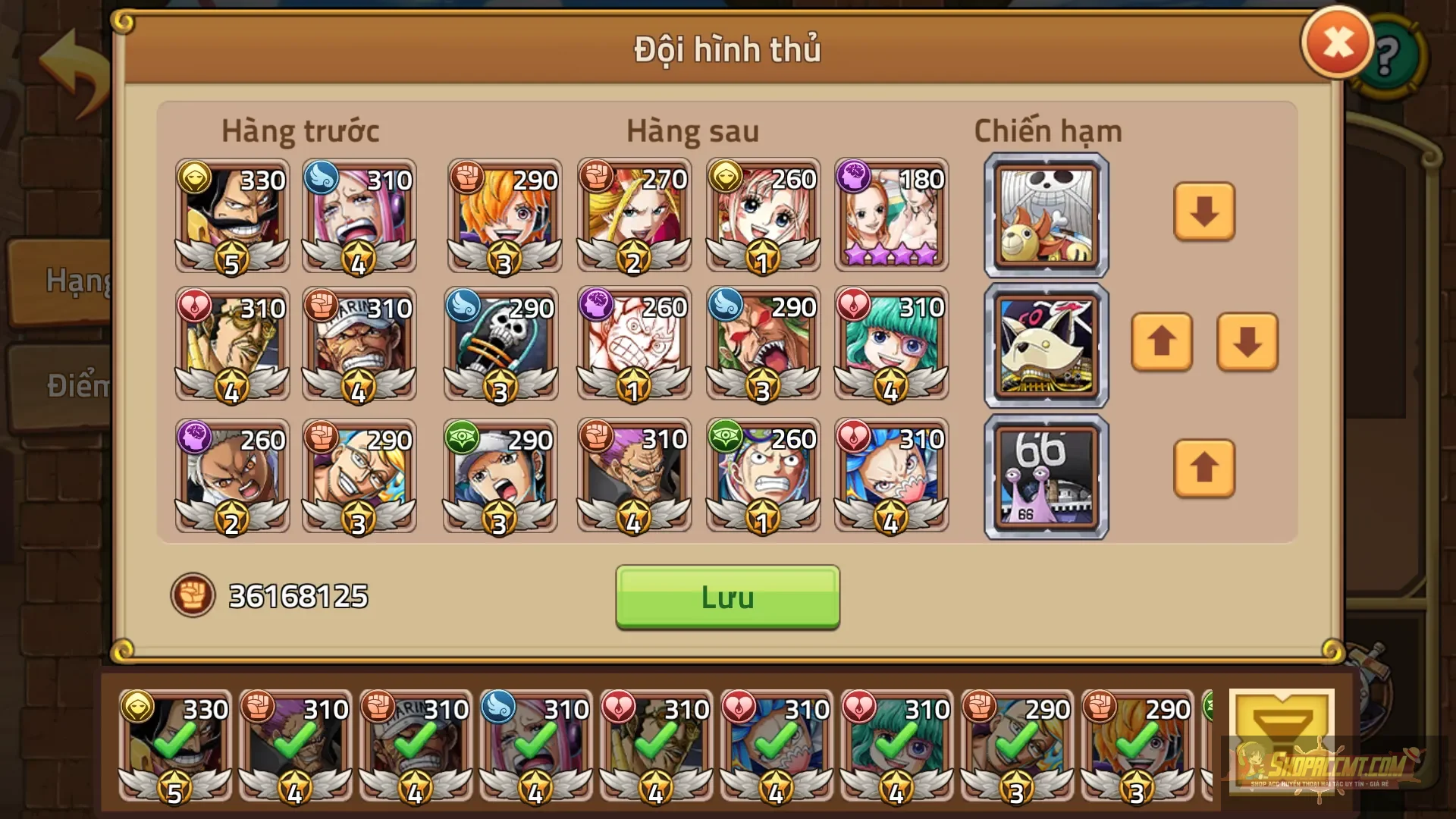Select the Thousand Sunny warship slot
This screenshot has width=1456, height=819.
[x=1045, y=215]
